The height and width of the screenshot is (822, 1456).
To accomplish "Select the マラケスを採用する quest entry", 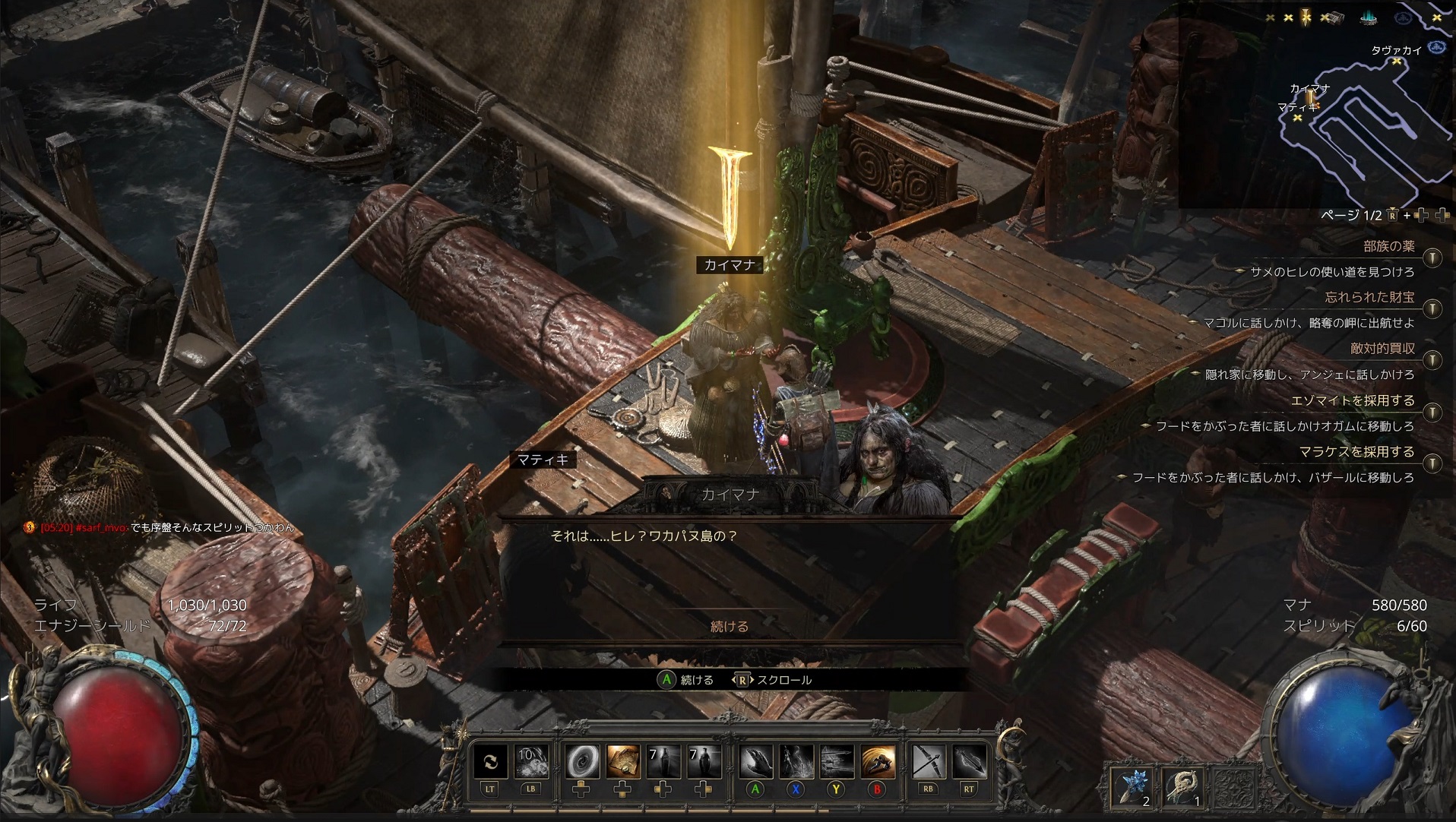I will [x=1356, y=452].
